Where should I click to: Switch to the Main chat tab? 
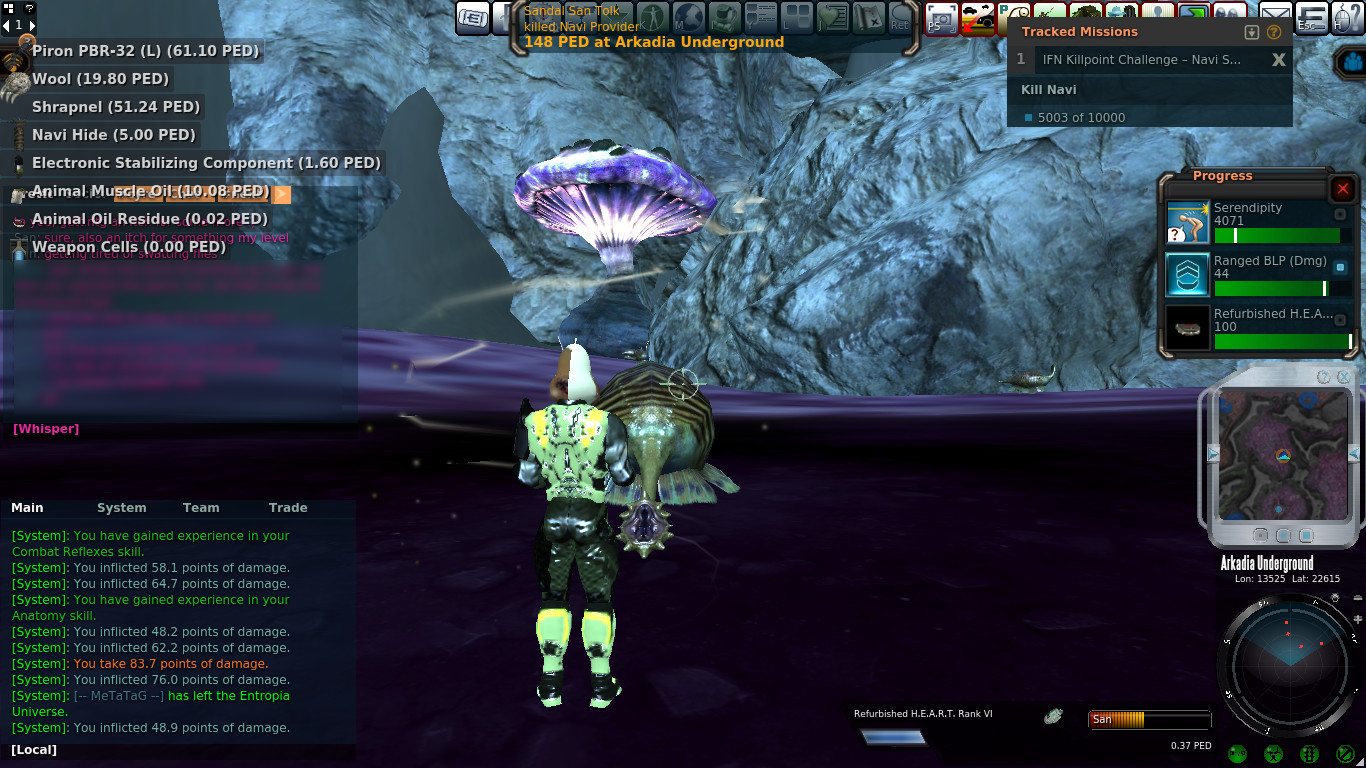[27, 508]
